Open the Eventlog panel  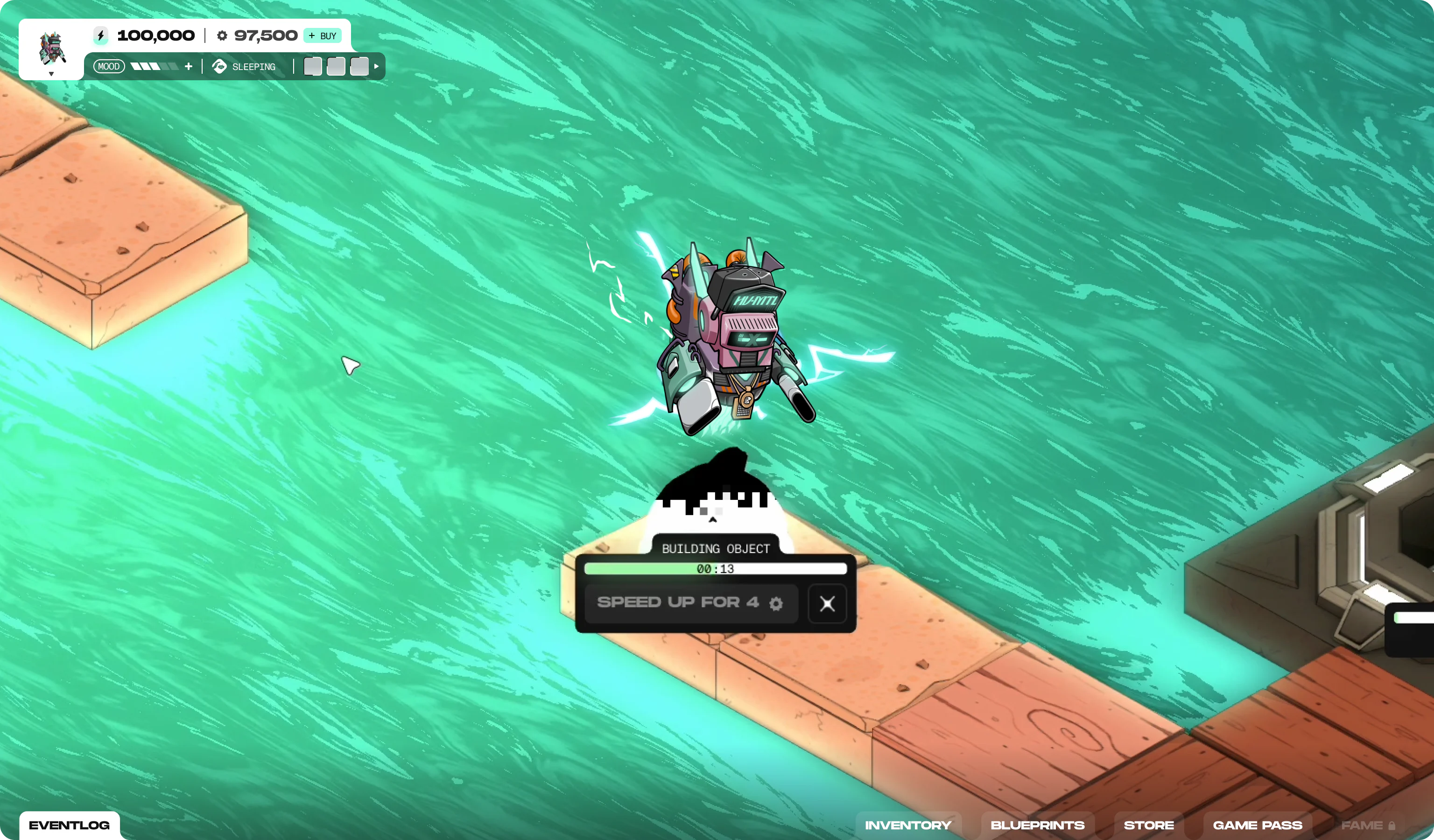point(70,825)
